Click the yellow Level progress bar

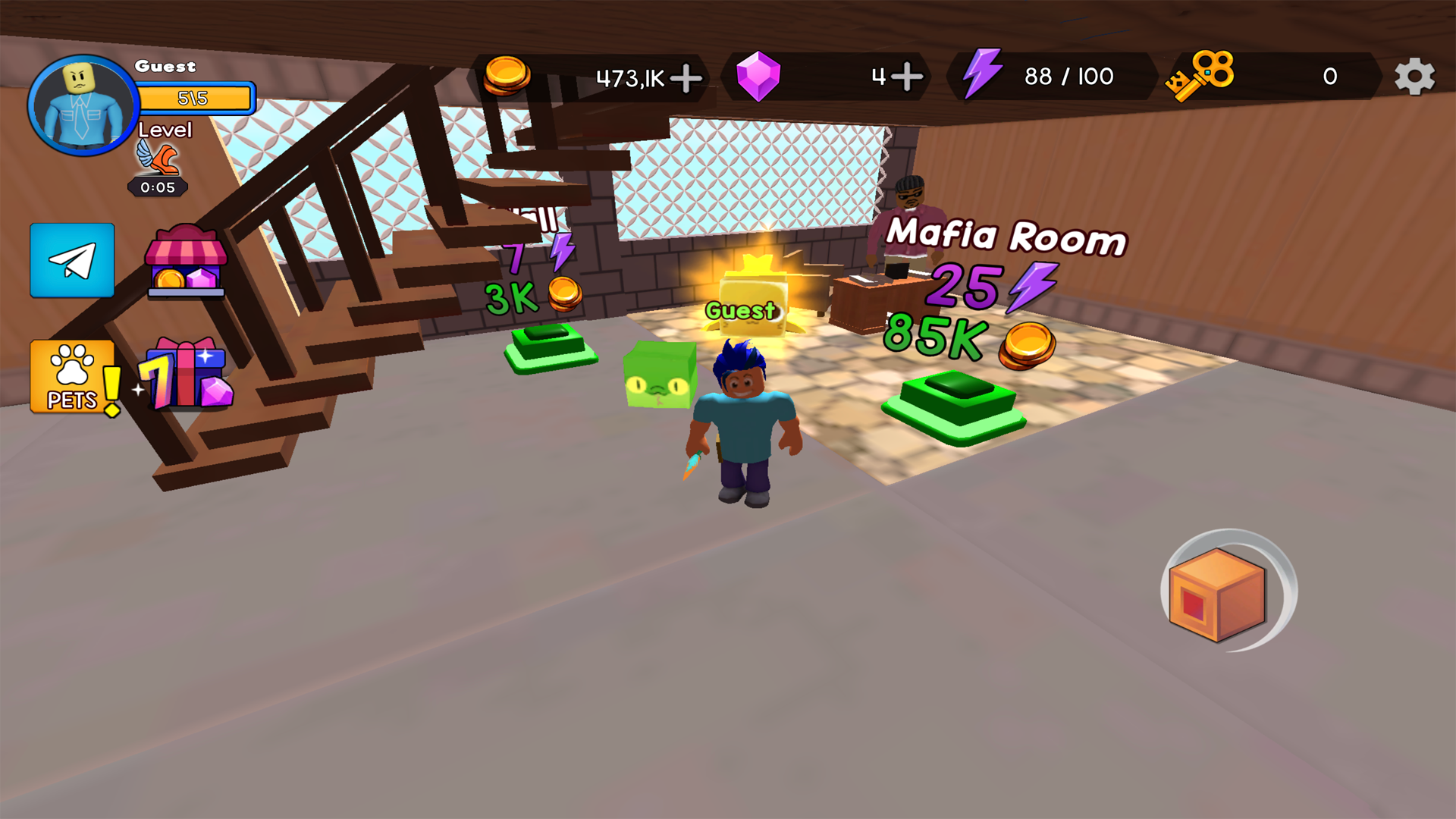tap(197, 97)
